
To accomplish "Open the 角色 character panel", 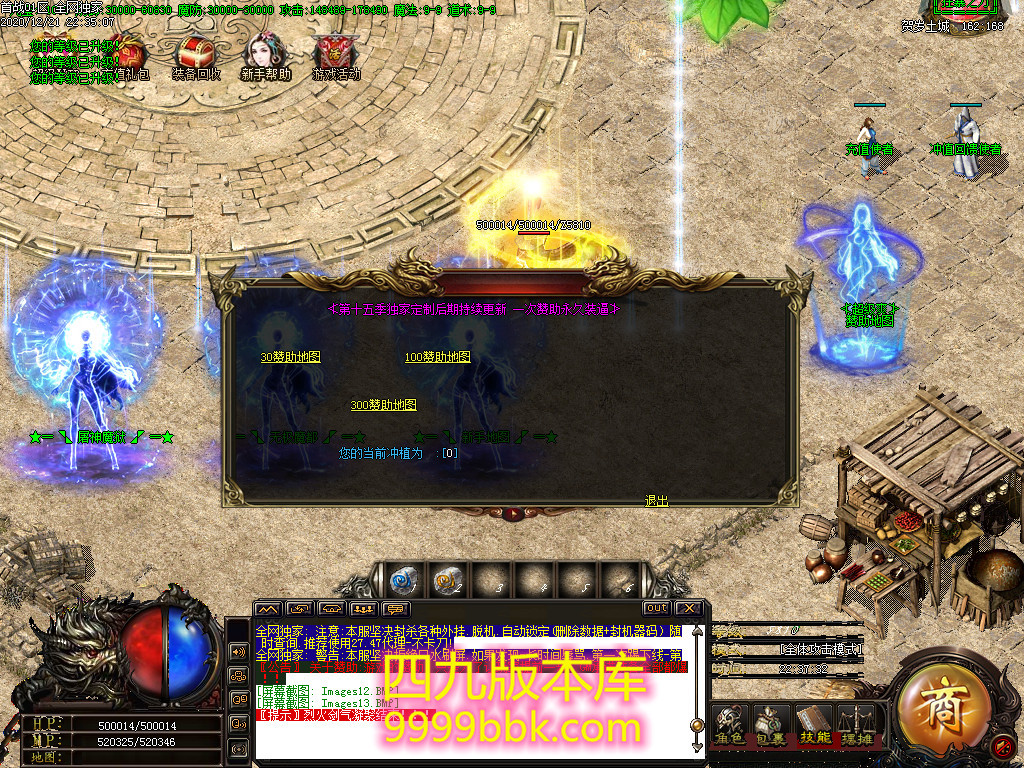I will (x=731, y=723).
